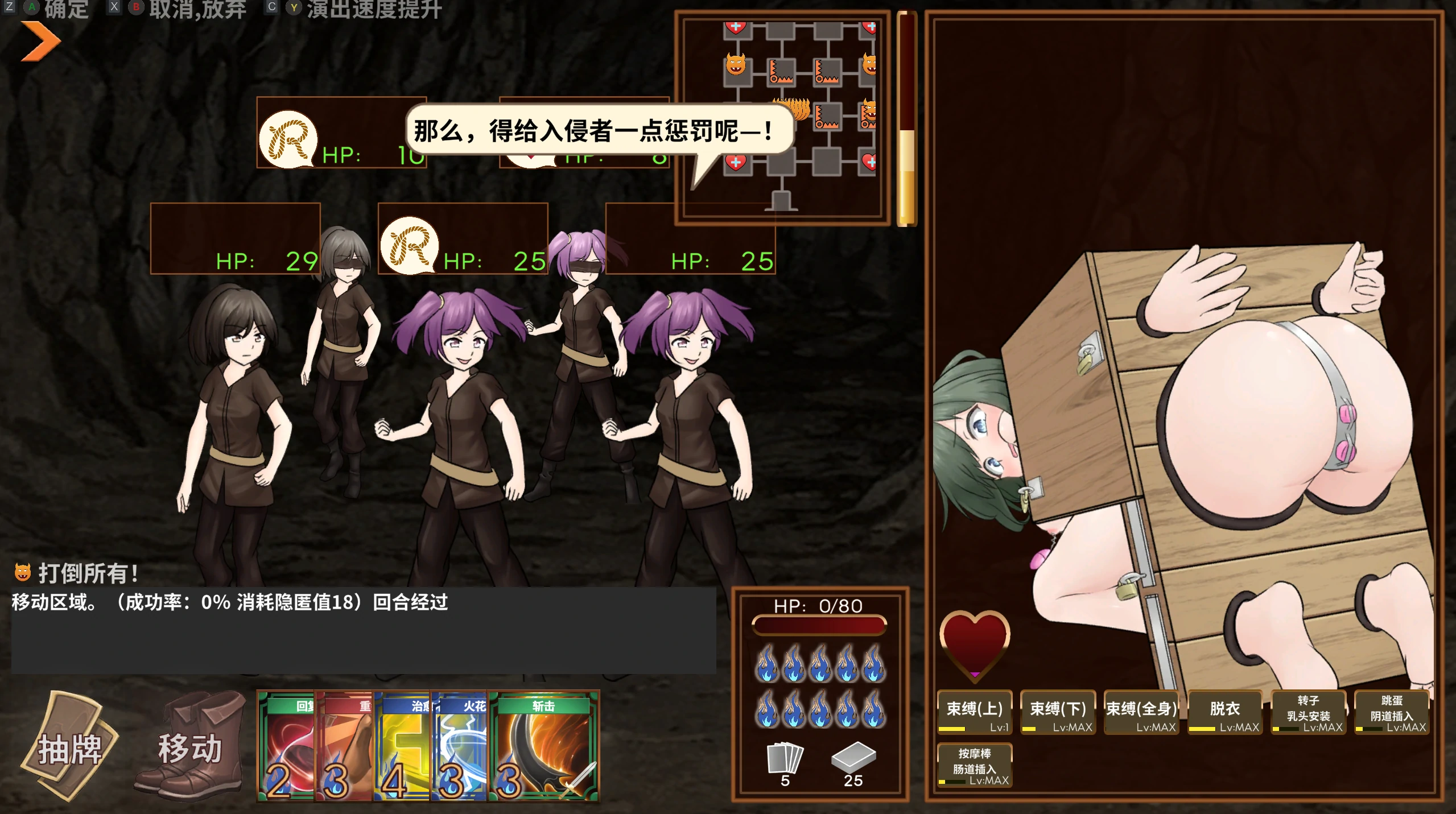Click the orange arrow icon at top left

tap(40, 40)
